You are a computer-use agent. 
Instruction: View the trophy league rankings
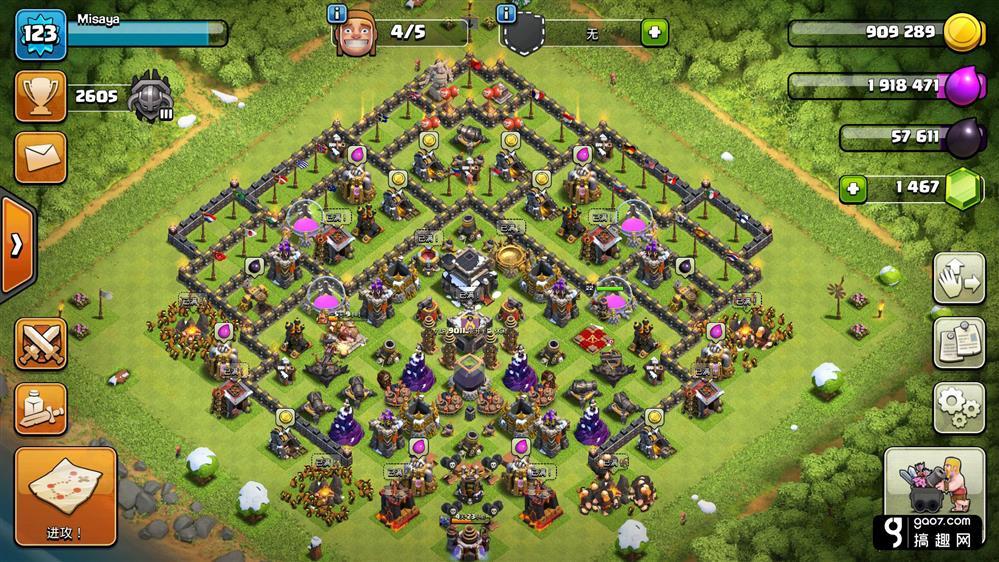41,96
